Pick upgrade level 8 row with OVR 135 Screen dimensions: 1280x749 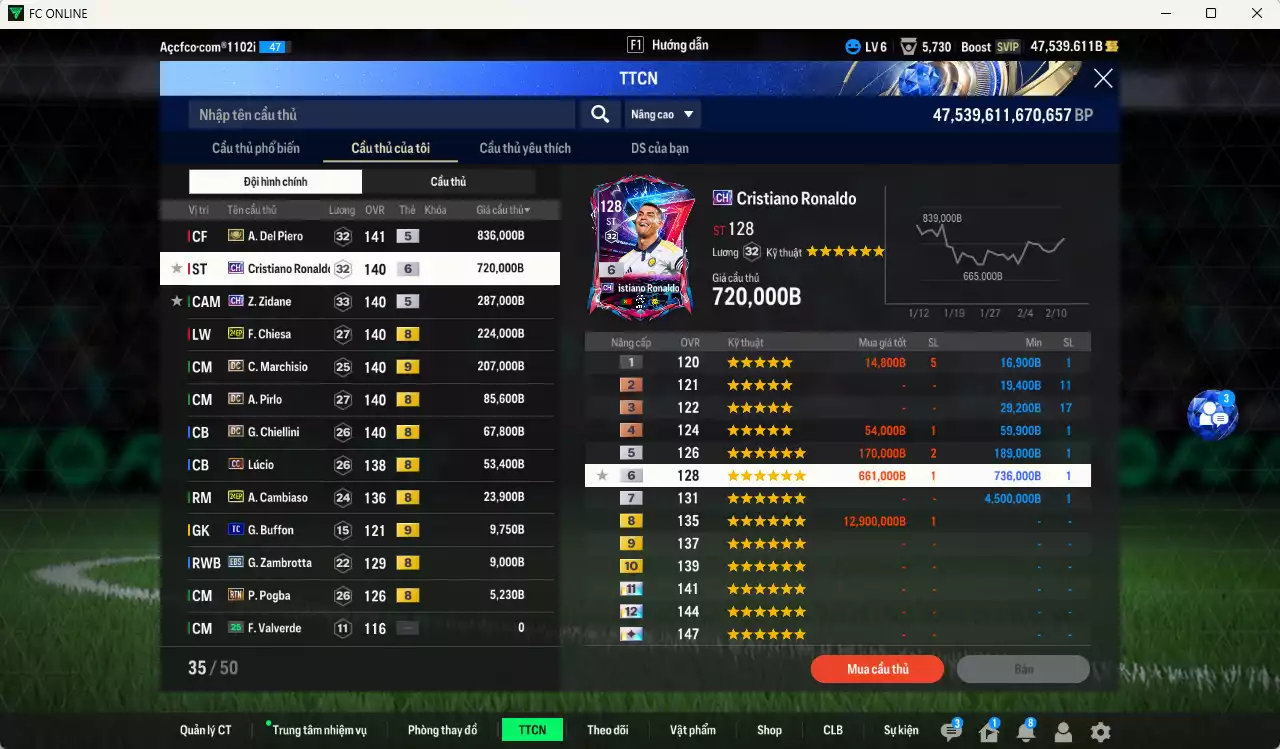tap(837, 521)
